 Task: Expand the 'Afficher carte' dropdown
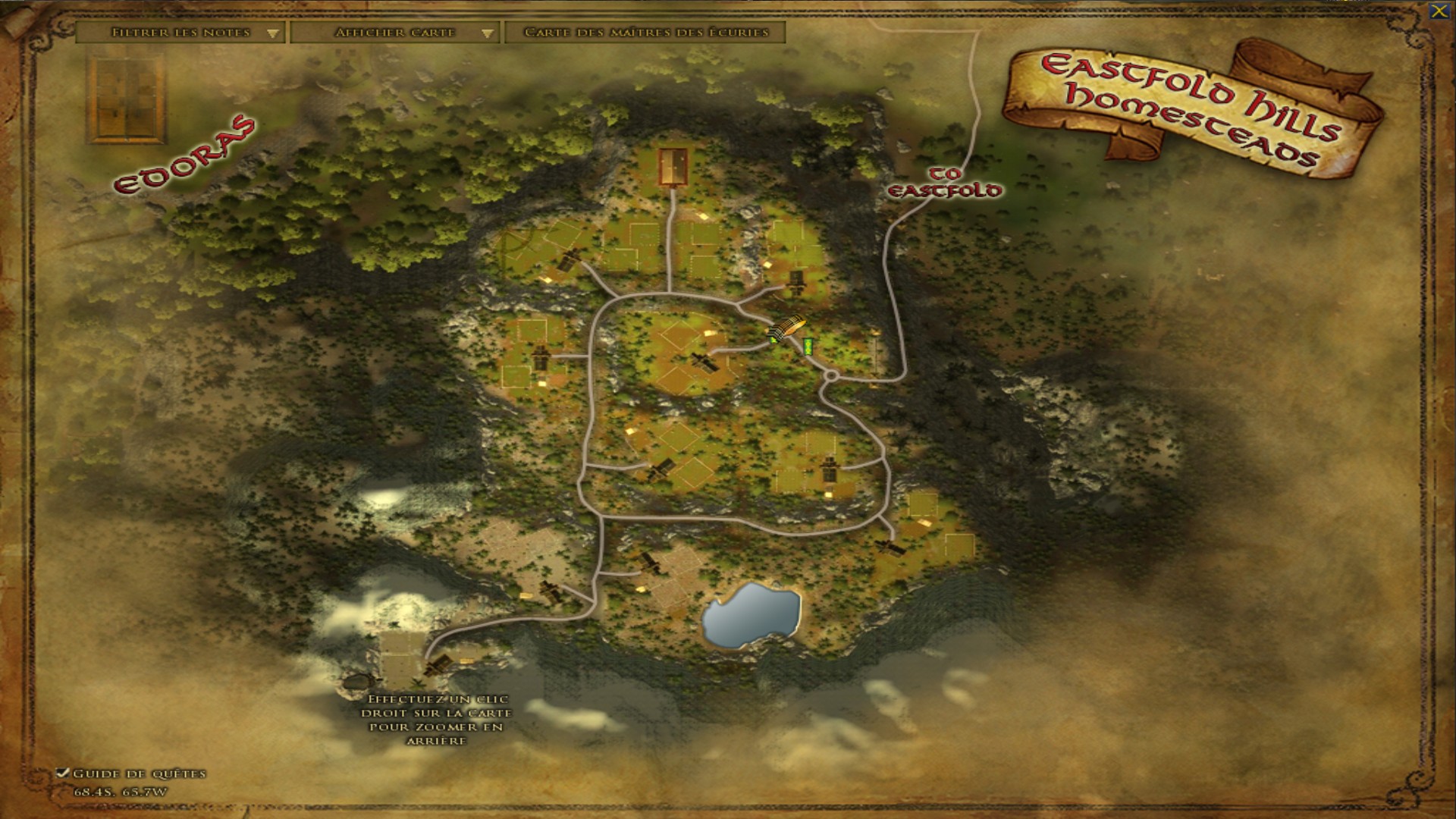coord(394,33)
